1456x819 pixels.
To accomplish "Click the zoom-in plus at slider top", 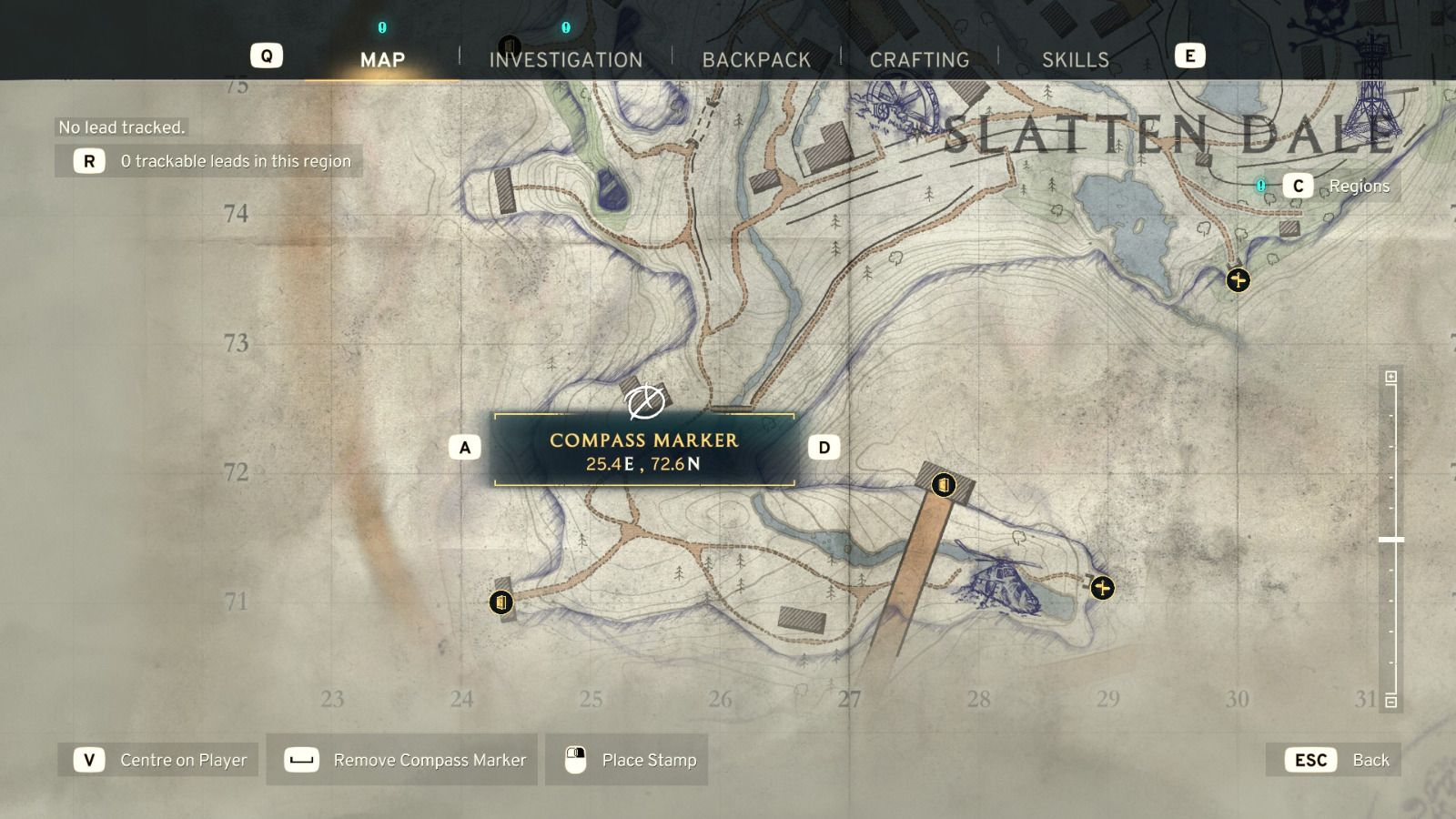I will pos(1390,377).
